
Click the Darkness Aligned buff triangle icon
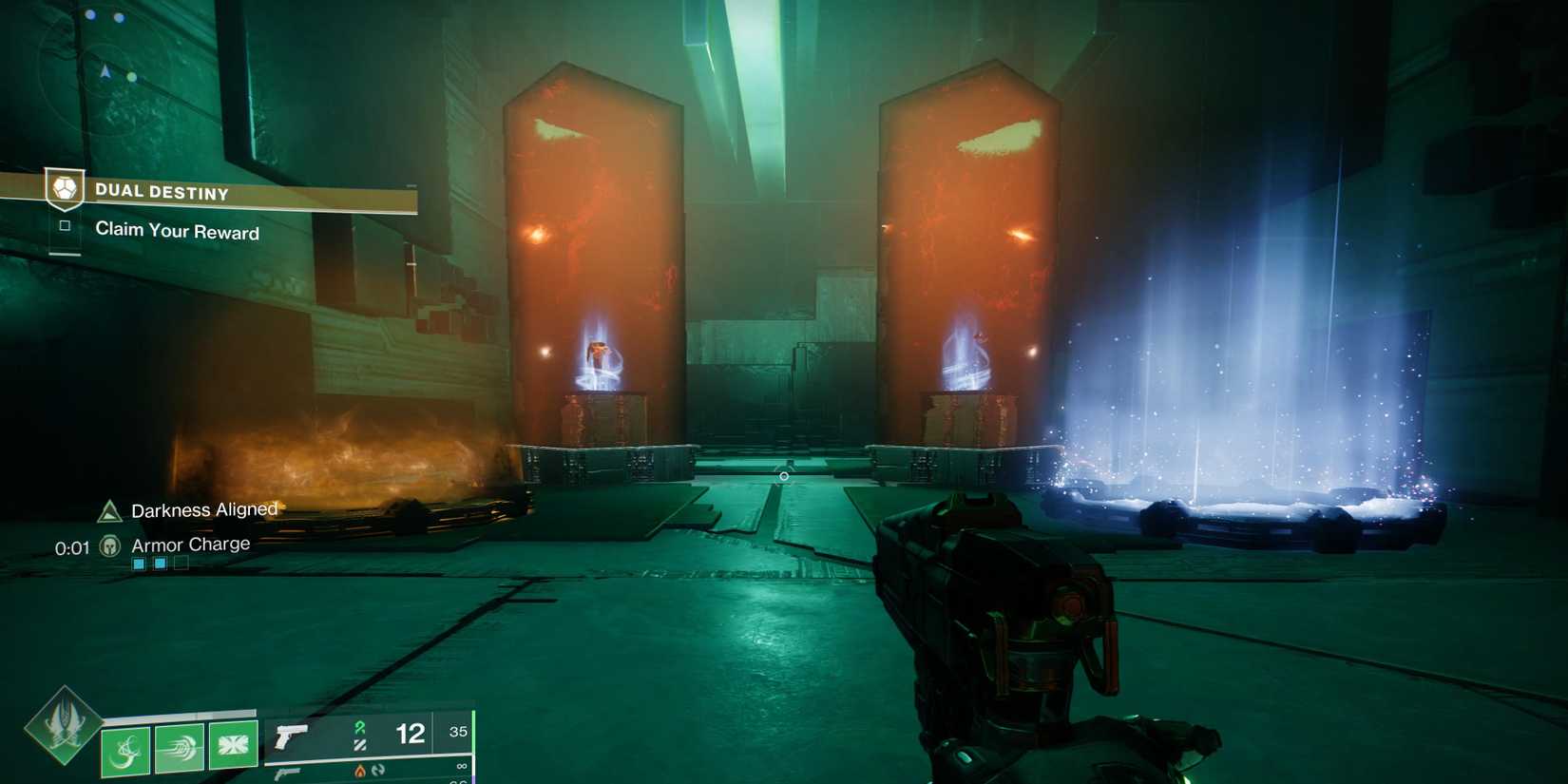[108, 510]
